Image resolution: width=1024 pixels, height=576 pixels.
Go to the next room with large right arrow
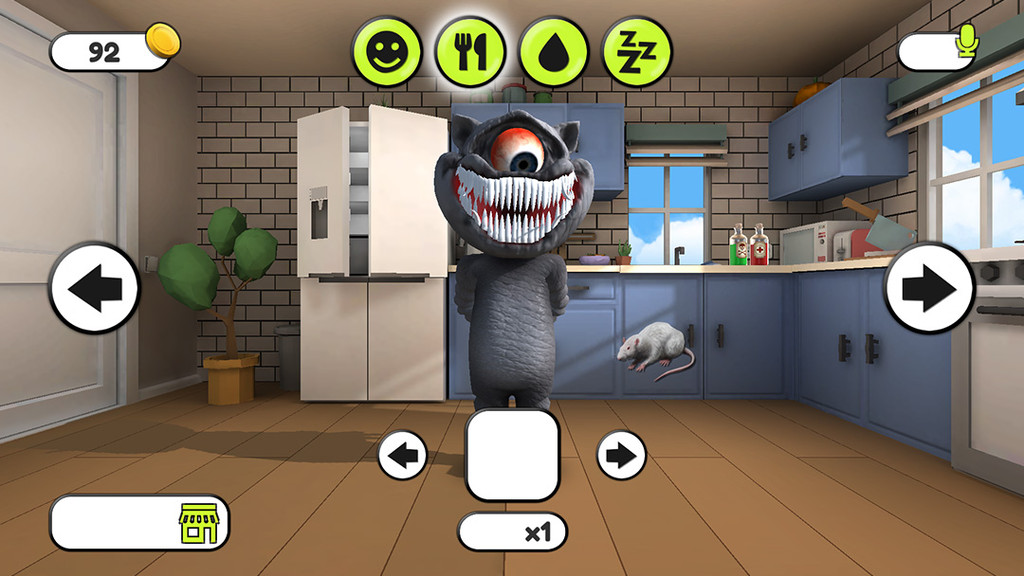[x=929, y=288]
